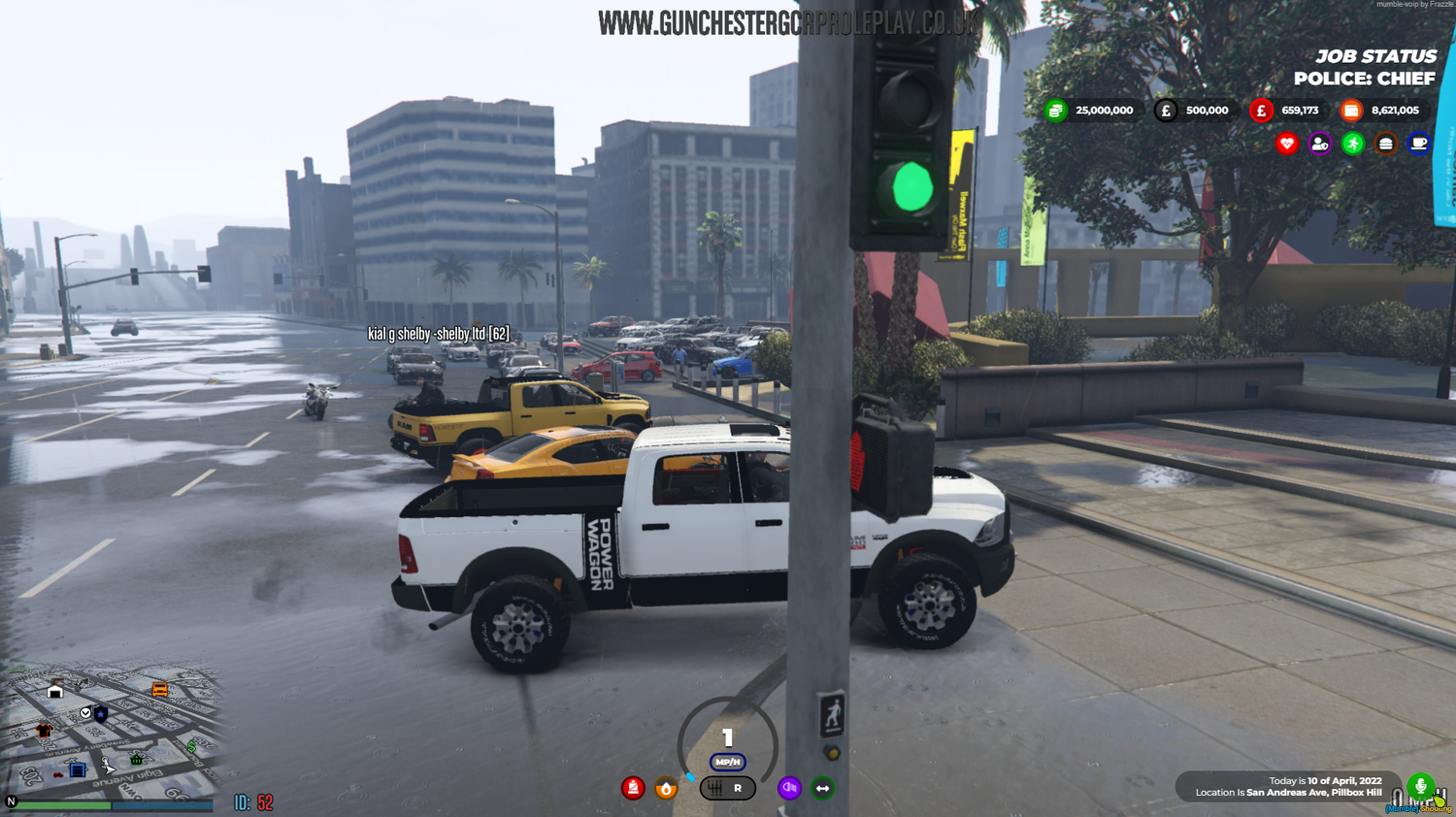Open the green microphone voice indicator
The image size is (1456, 817).
coord(1420,786)
